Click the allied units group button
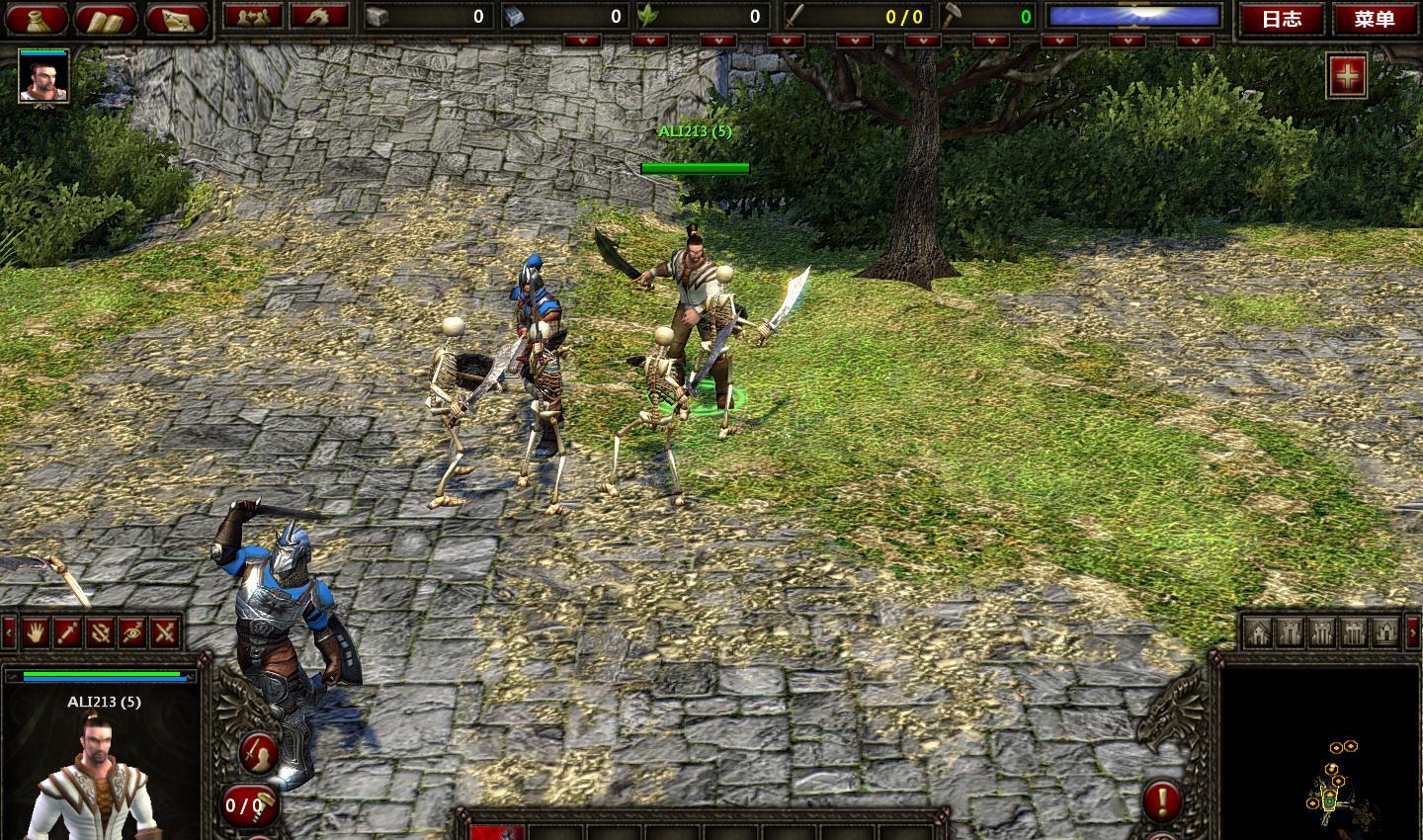The width and height of the screenshot is (1423, 840). pyautogui.click(x=253, y=16)
